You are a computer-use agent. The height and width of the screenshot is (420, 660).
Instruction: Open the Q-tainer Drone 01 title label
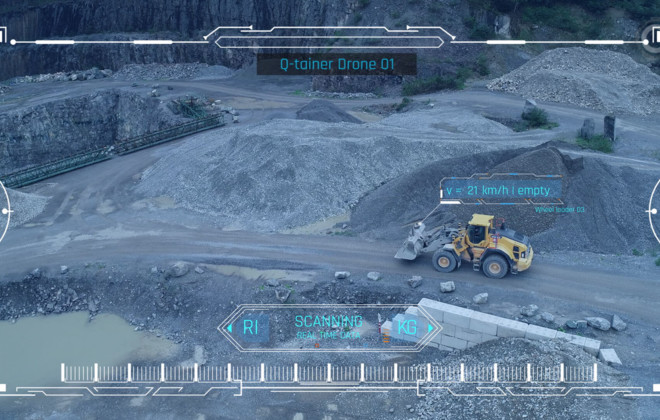[x=336, y=64]
